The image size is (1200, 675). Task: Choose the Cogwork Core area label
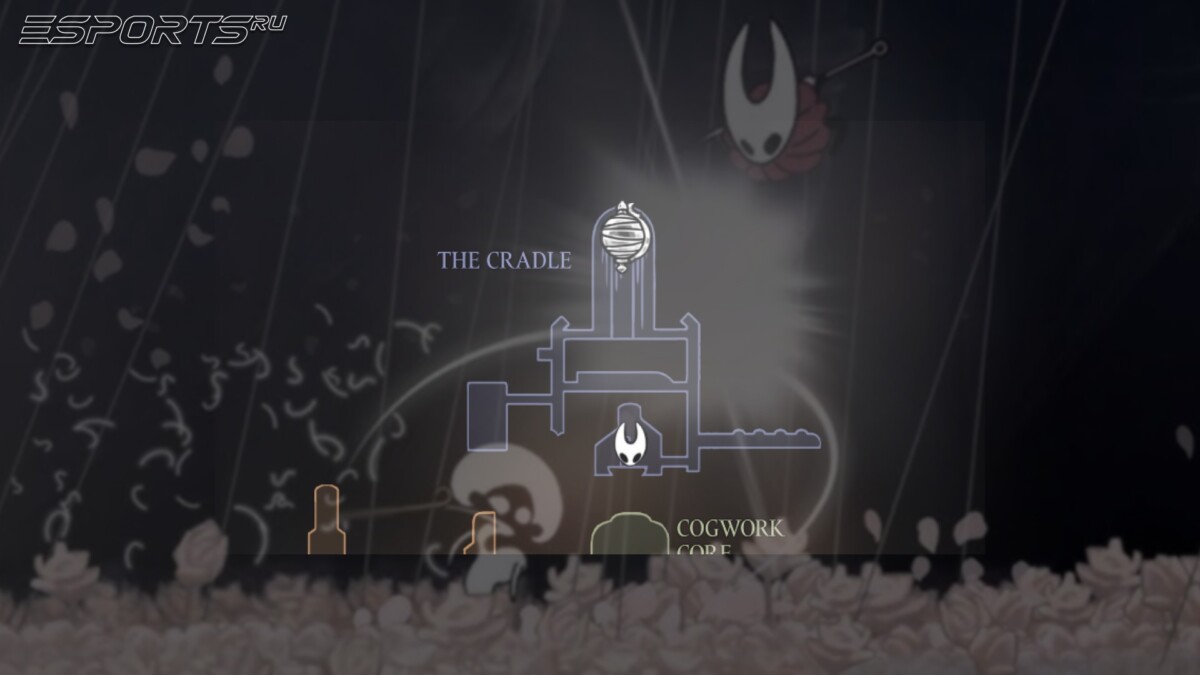(x=730, y=535)
